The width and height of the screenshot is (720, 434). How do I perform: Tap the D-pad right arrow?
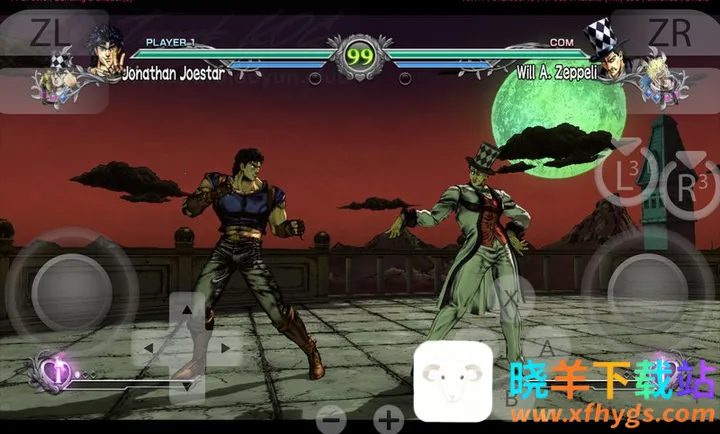pos(225,348)
